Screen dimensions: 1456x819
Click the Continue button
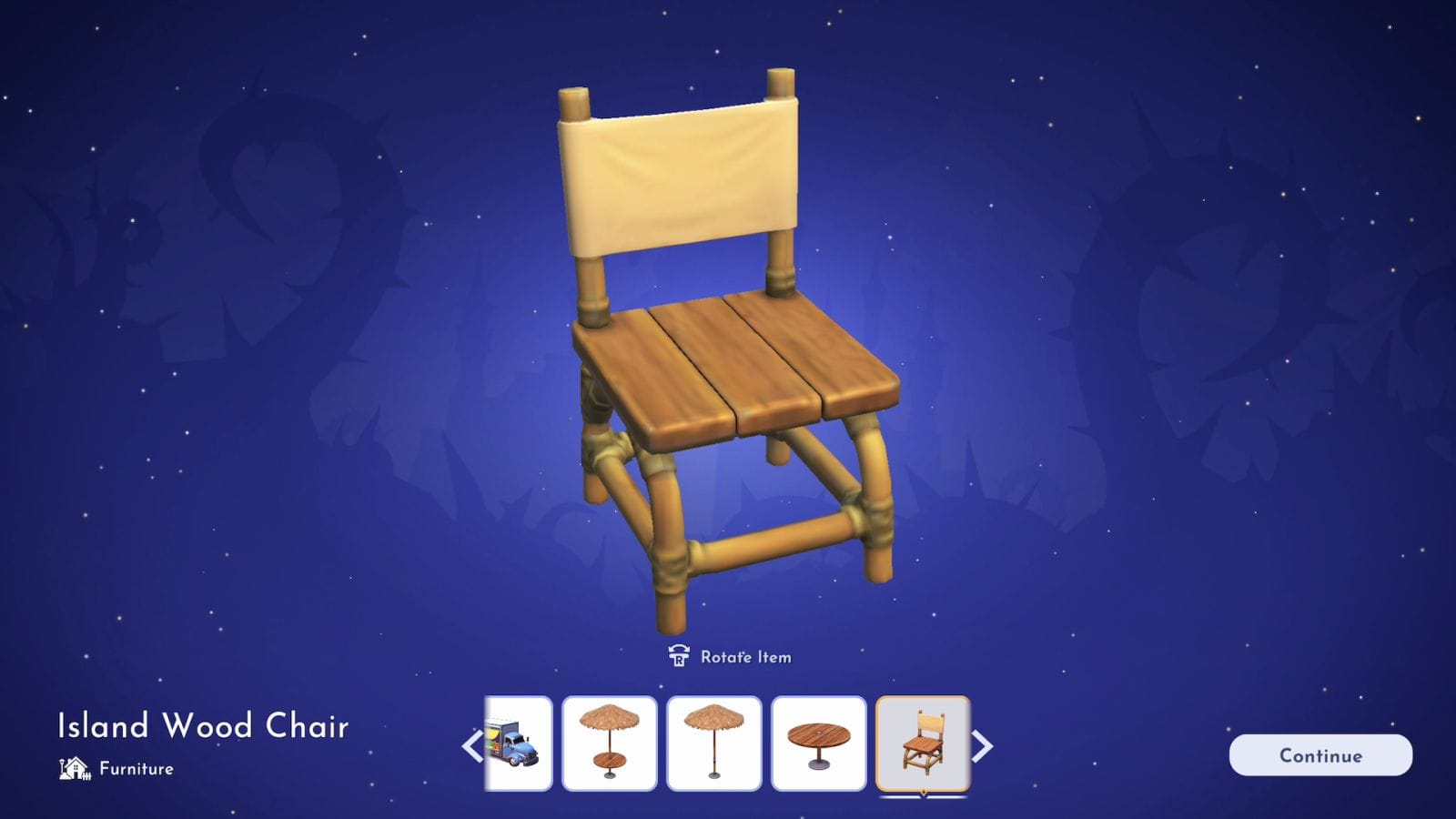(1319, 755)
